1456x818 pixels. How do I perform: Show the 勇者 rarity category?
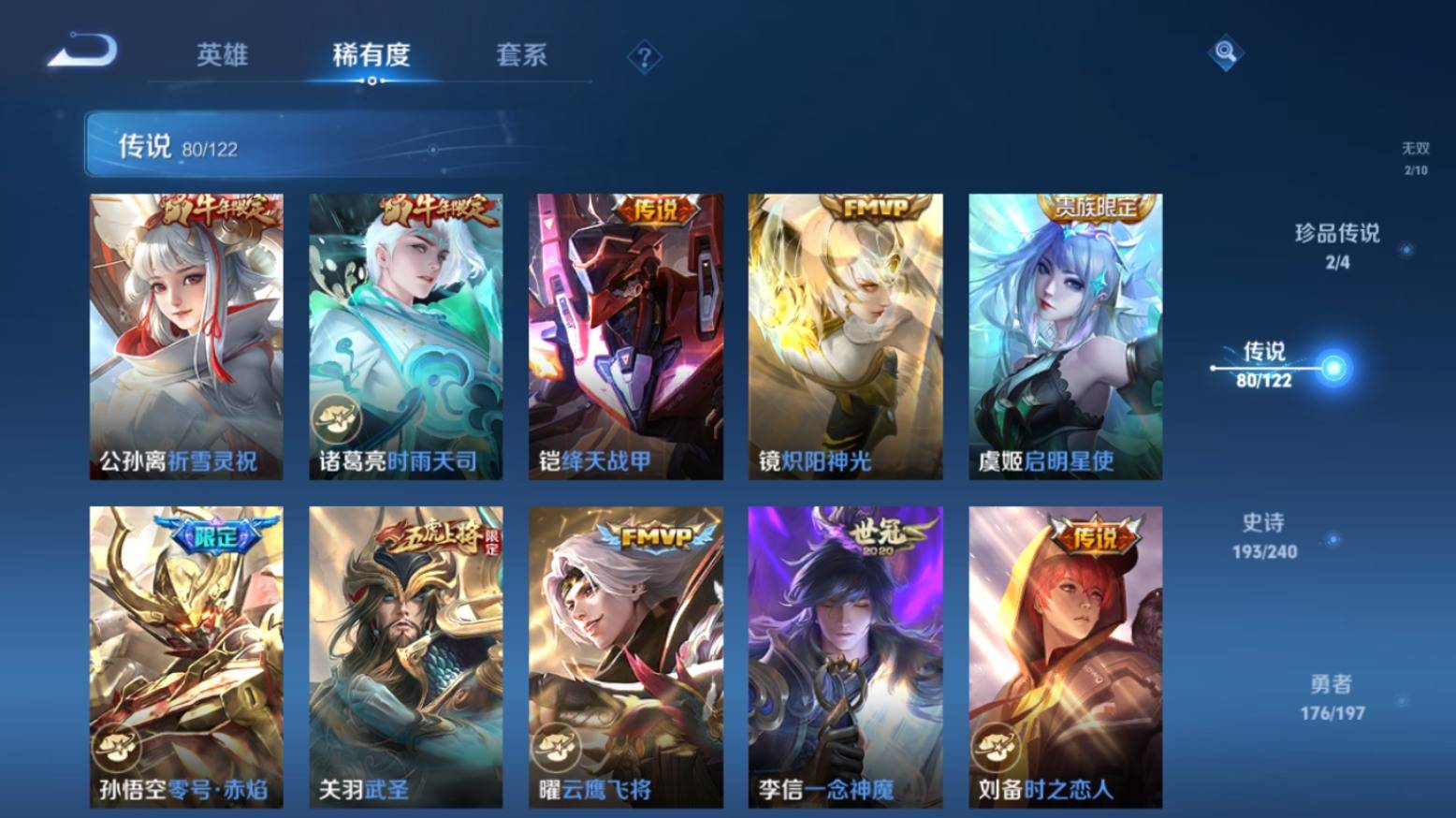pyautogui.click(x=1332, y=697)
